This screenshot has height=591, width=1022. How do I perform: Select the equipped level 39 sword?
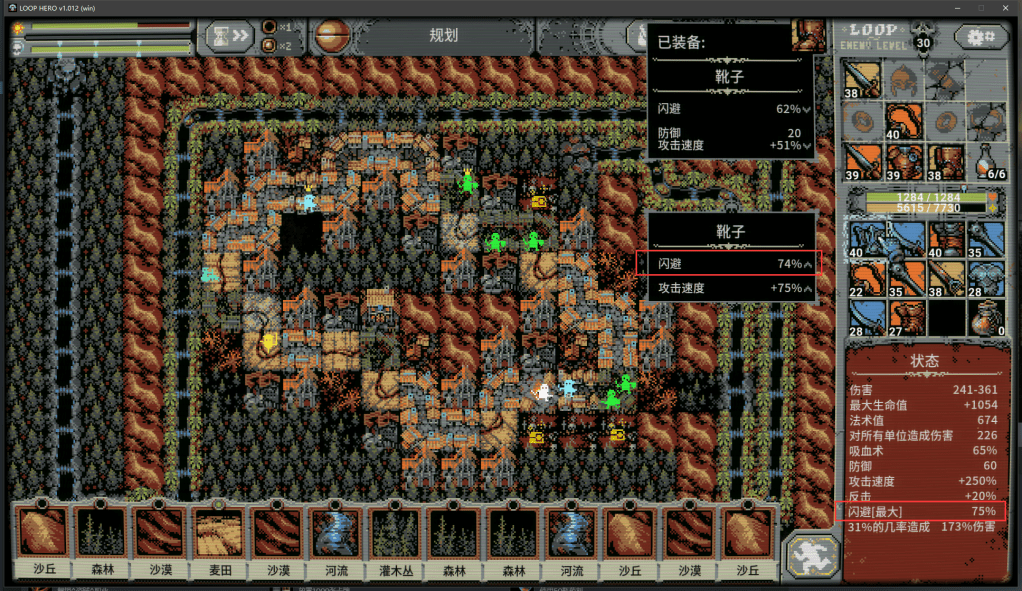click(x=862, y=161)
